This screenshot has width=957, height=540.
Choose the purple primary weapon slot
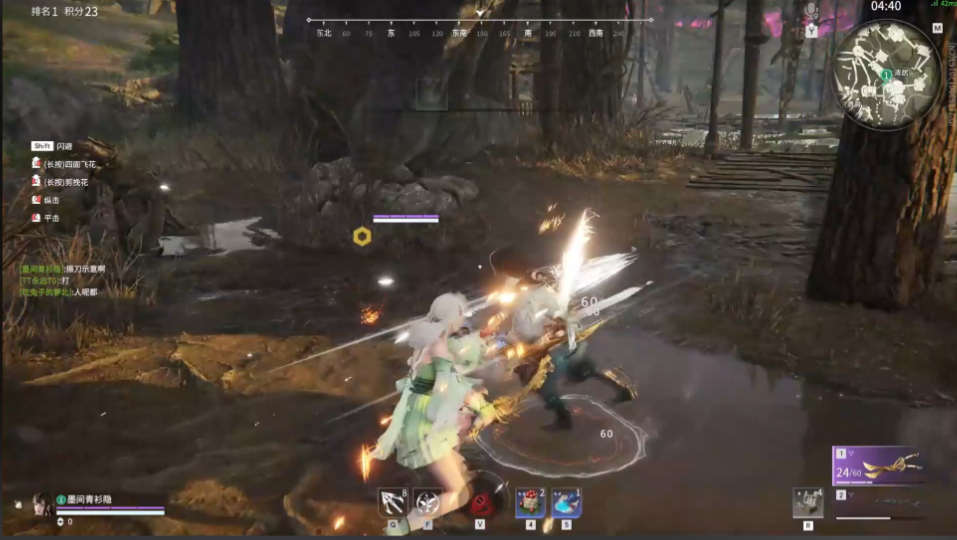pos(877,465)
